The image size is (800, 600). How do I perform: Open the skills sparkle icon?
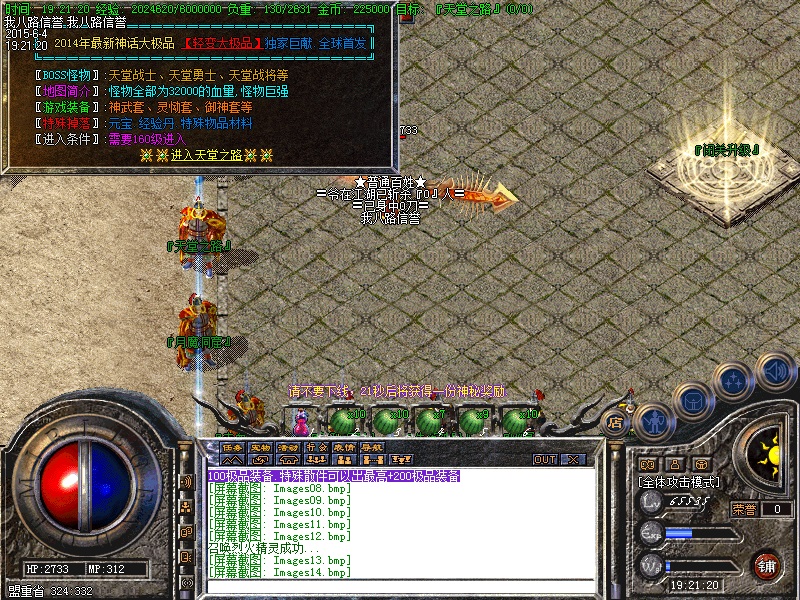tap(734, 380)
